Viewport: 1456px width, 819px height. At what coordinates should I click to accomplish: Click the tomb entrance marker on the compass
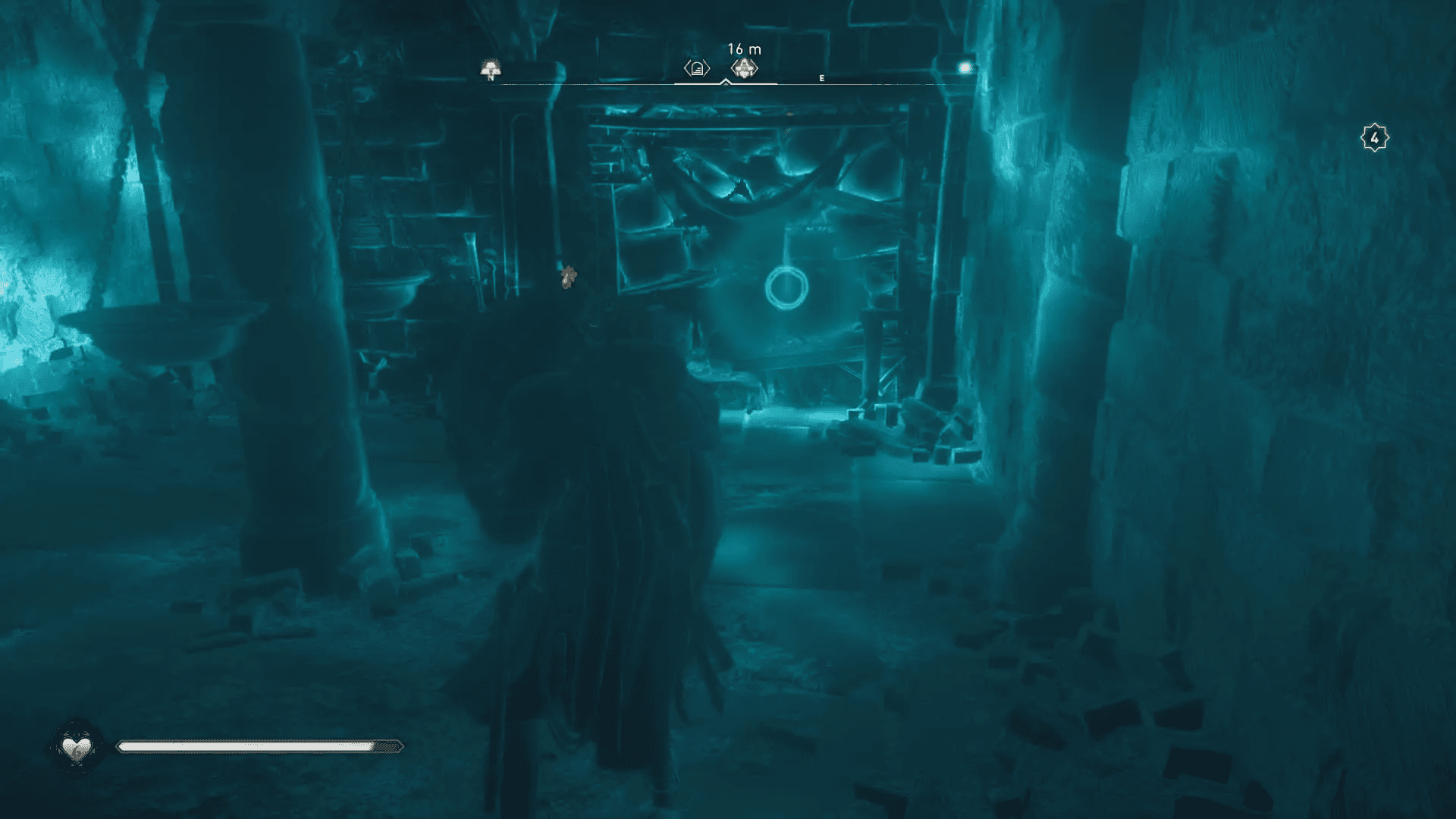tap(695, 68)
